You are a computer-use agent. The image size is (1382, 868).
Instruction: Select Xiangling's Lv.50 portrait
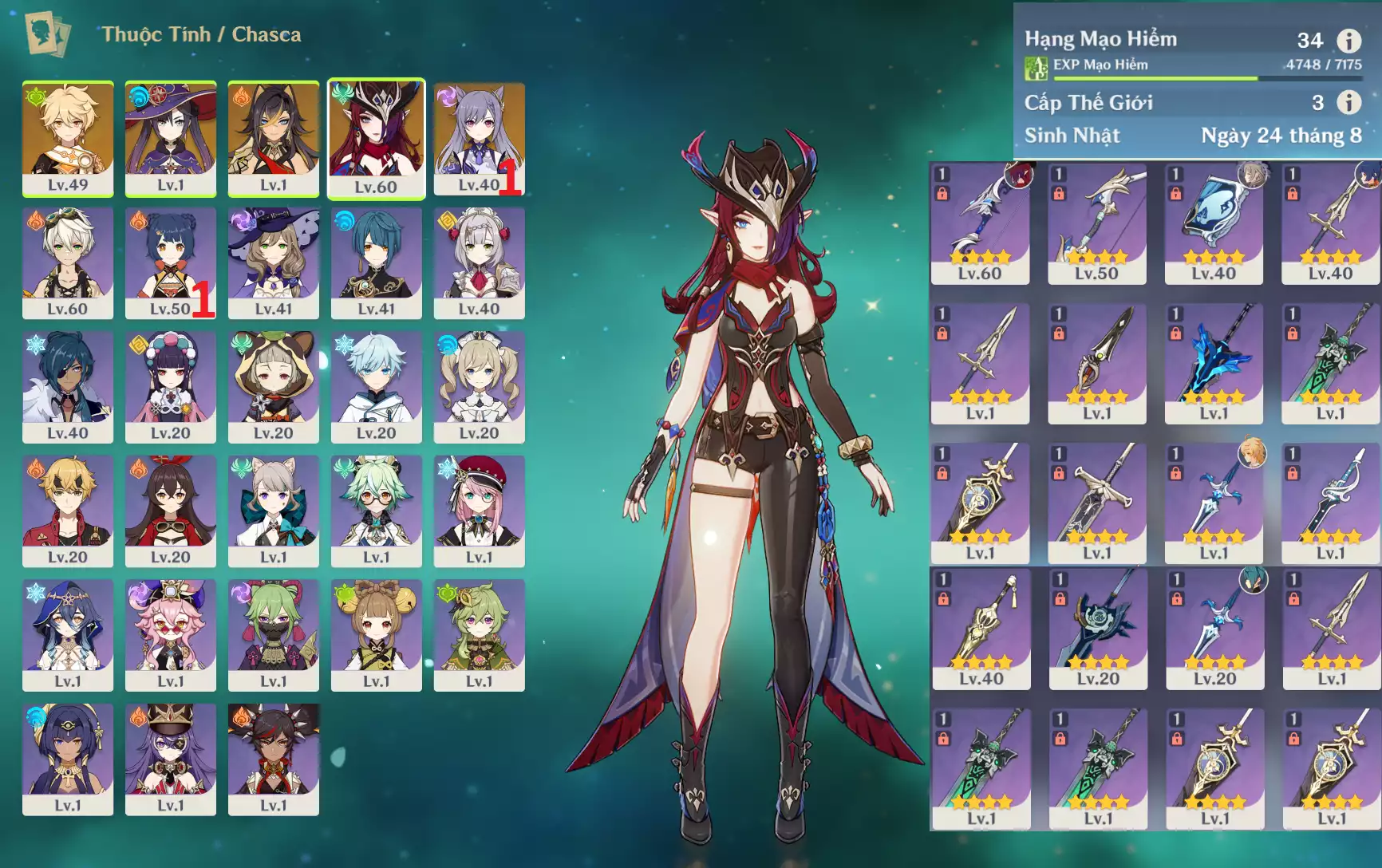click(x=170, y=262)
